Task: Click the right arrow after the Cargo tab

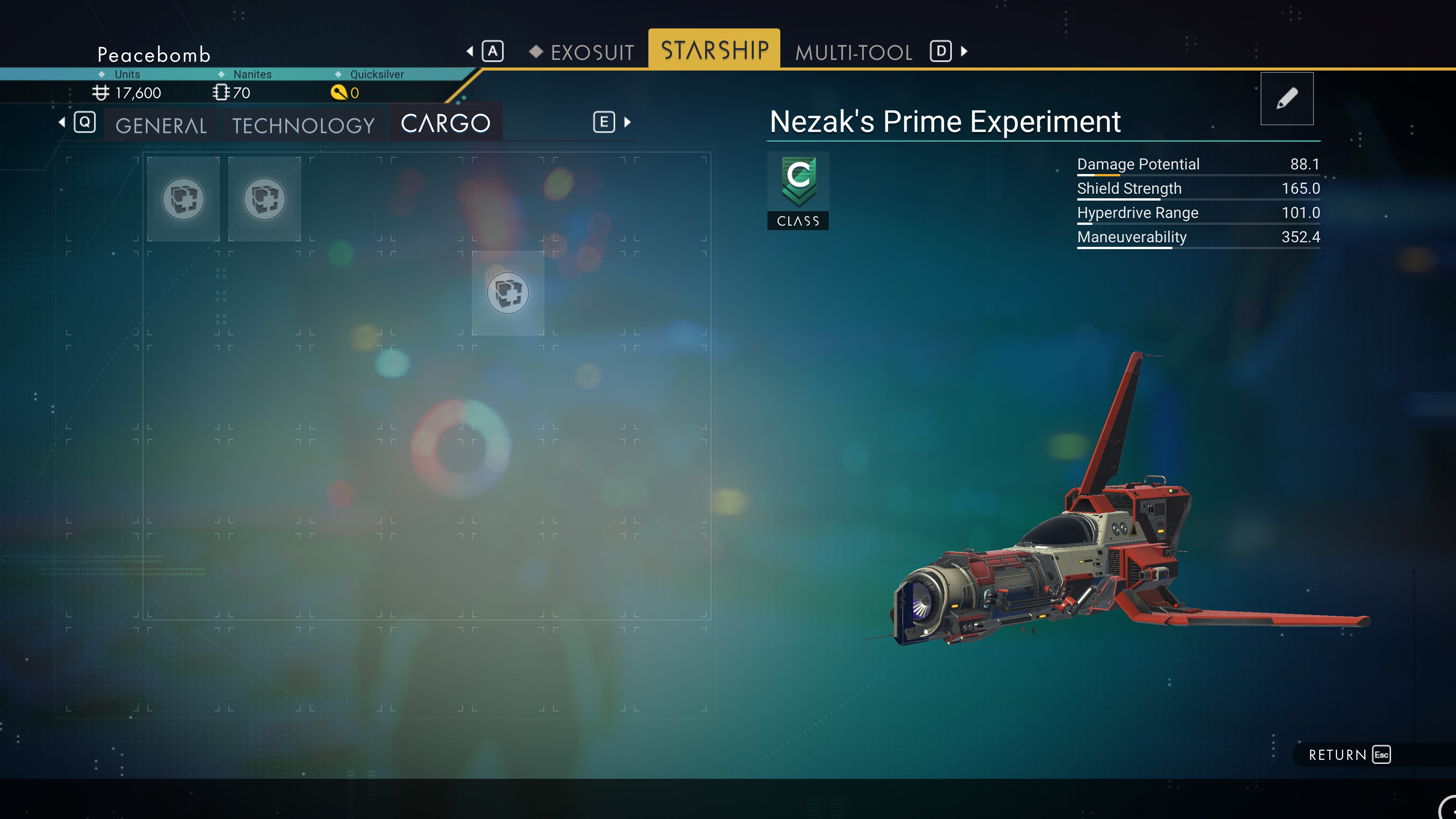Action: click(628, 122)
